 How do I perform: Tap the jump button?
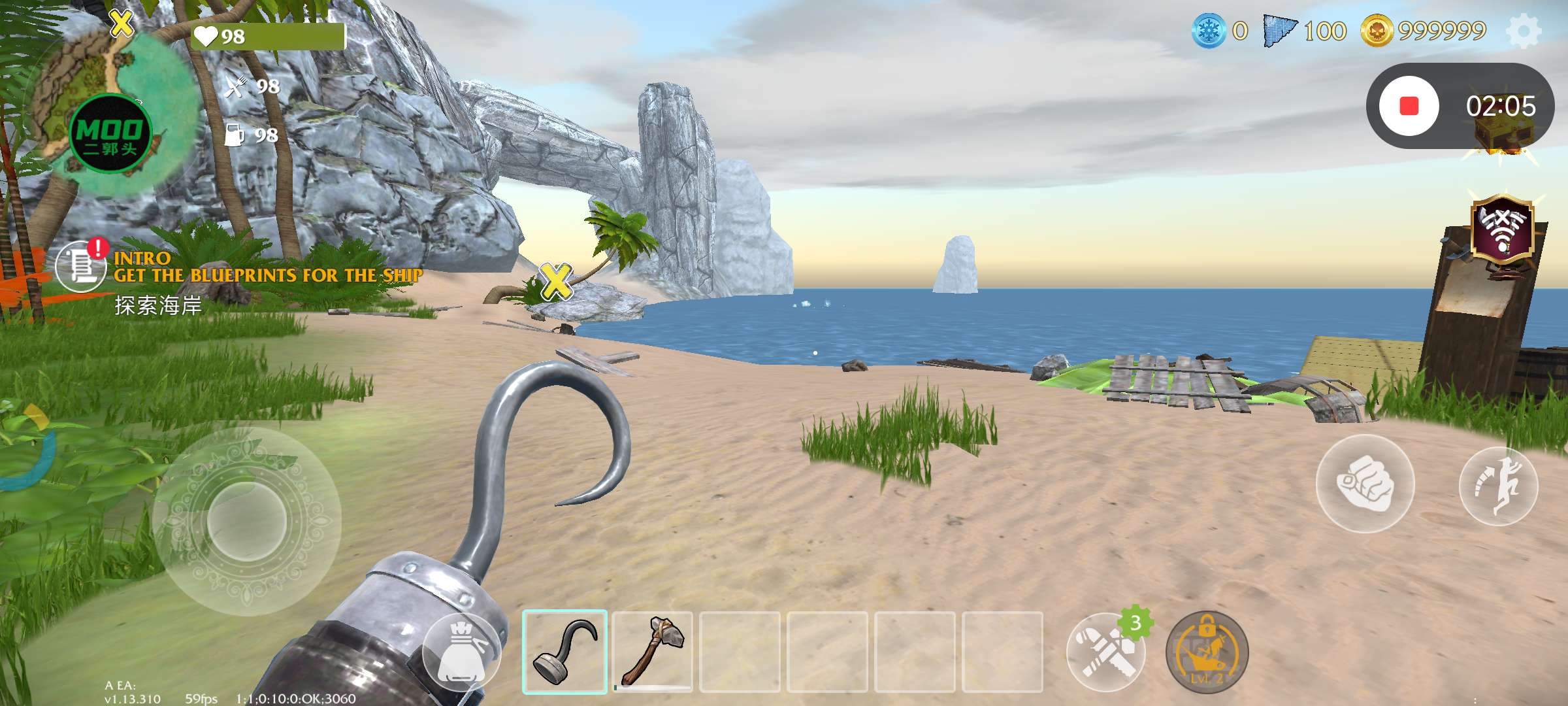click(x=1498, y=486)
